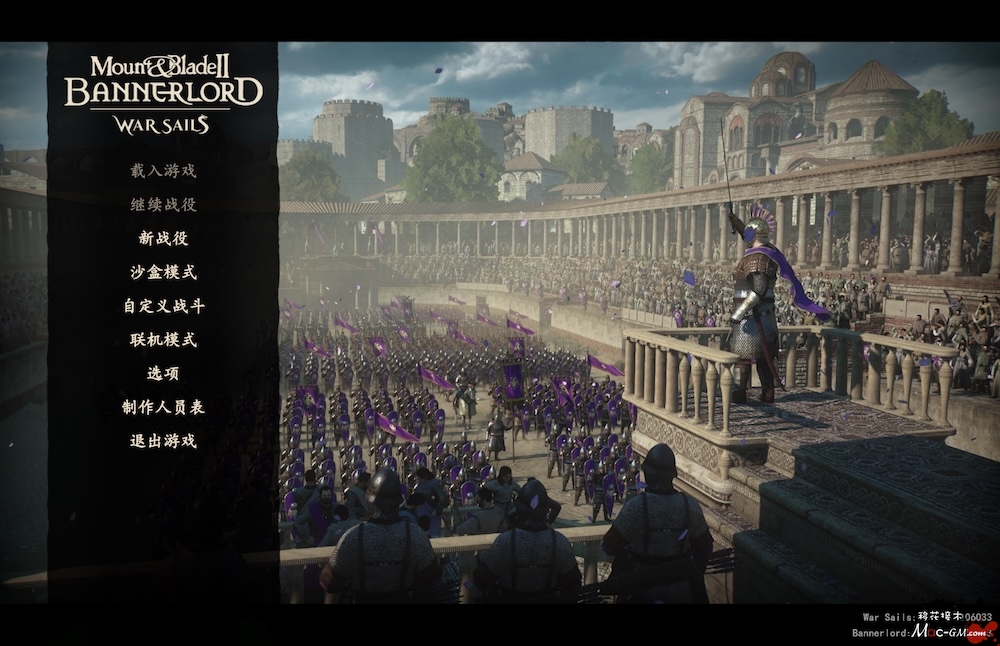Open the 载入游戏 (Load Game) menu entry
Viewport: 1000px width, 646px height.
tap(163, 171)
